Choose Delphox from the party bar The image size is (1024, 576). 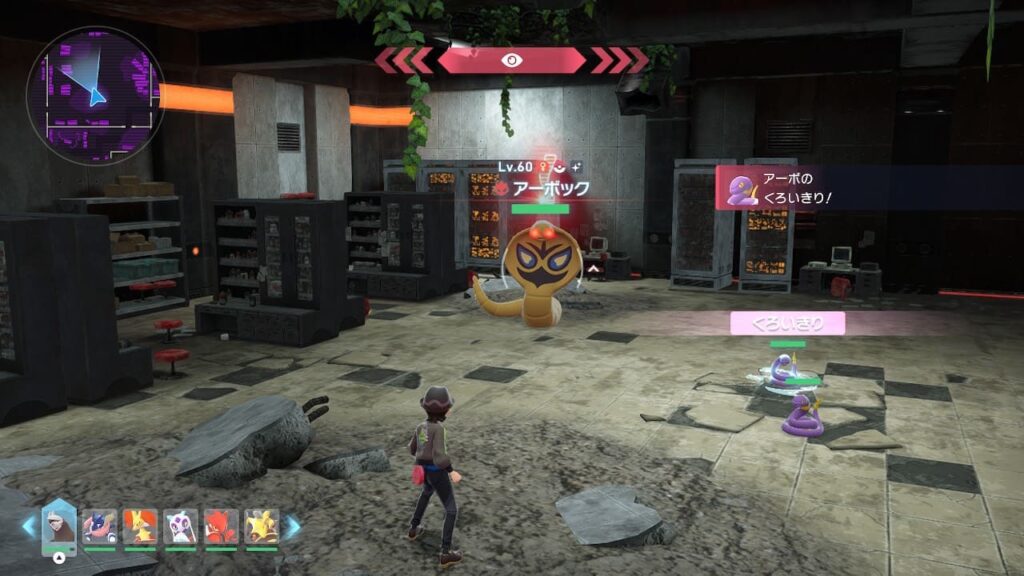(x=140, y=526)
